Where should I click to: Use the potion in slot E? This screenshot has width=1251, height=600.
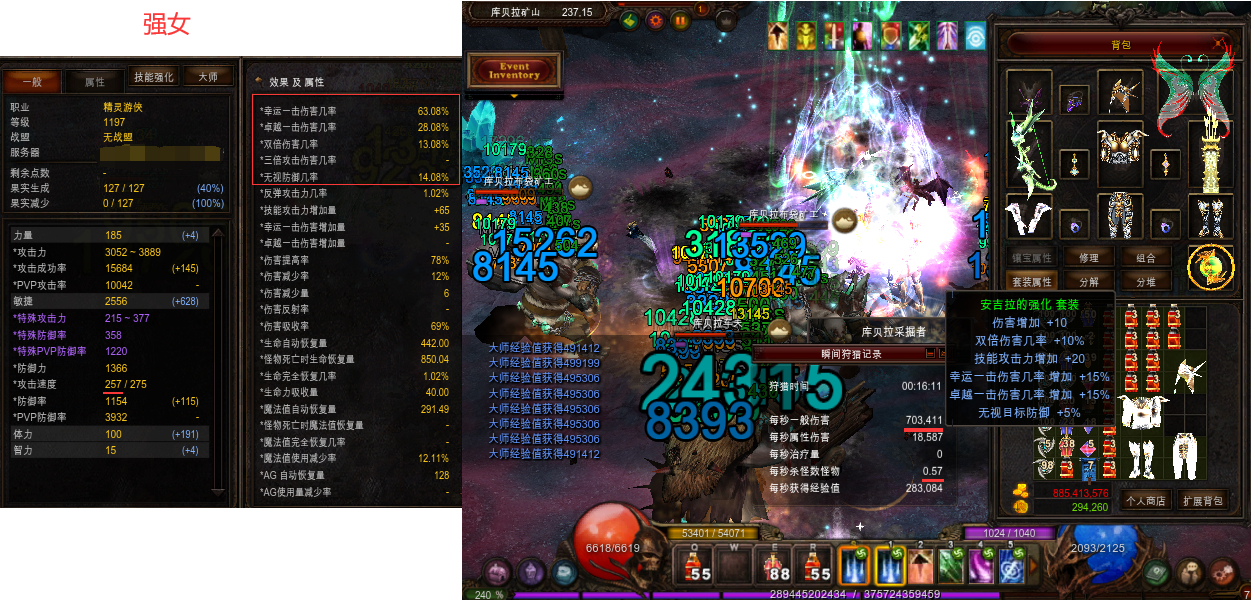point(776,565)
